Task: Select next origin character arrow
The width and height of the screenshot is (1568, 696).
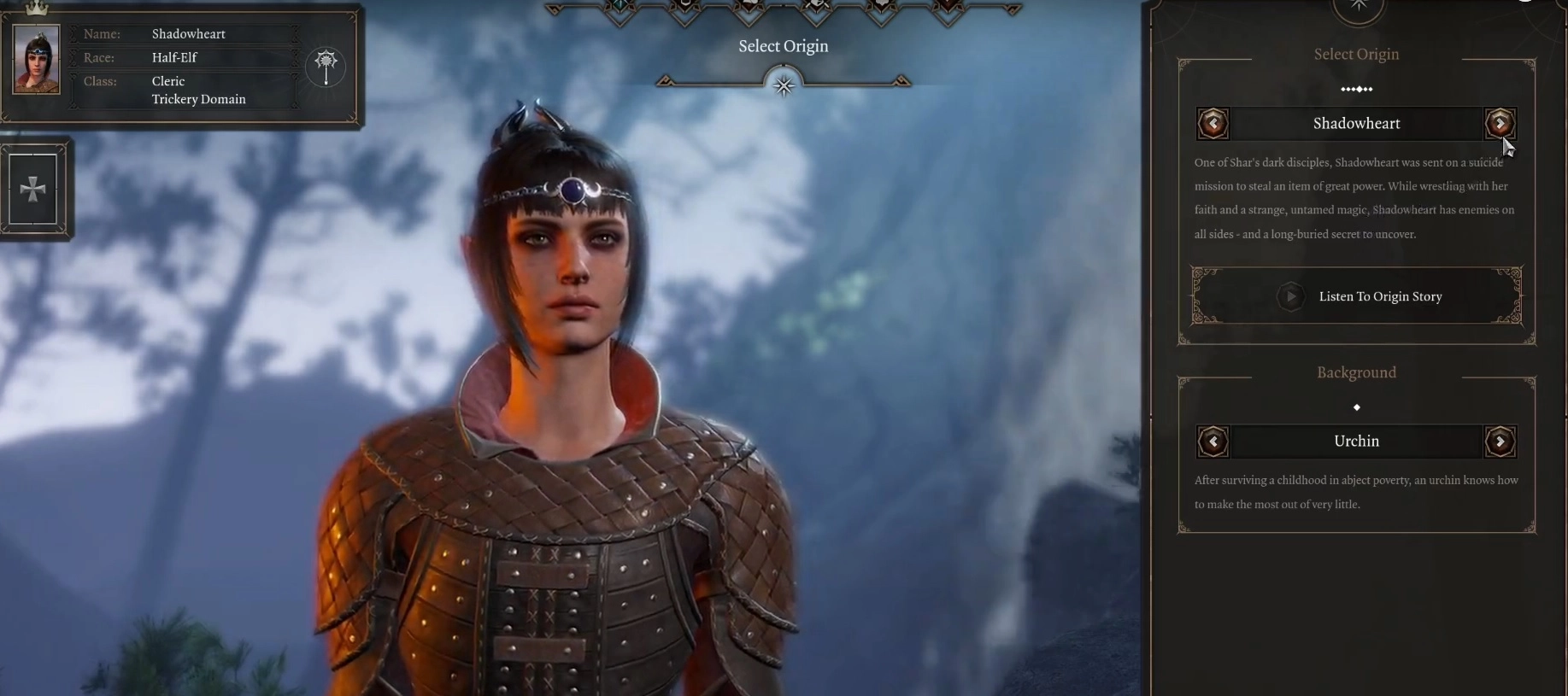Action: coord(1500,124)
